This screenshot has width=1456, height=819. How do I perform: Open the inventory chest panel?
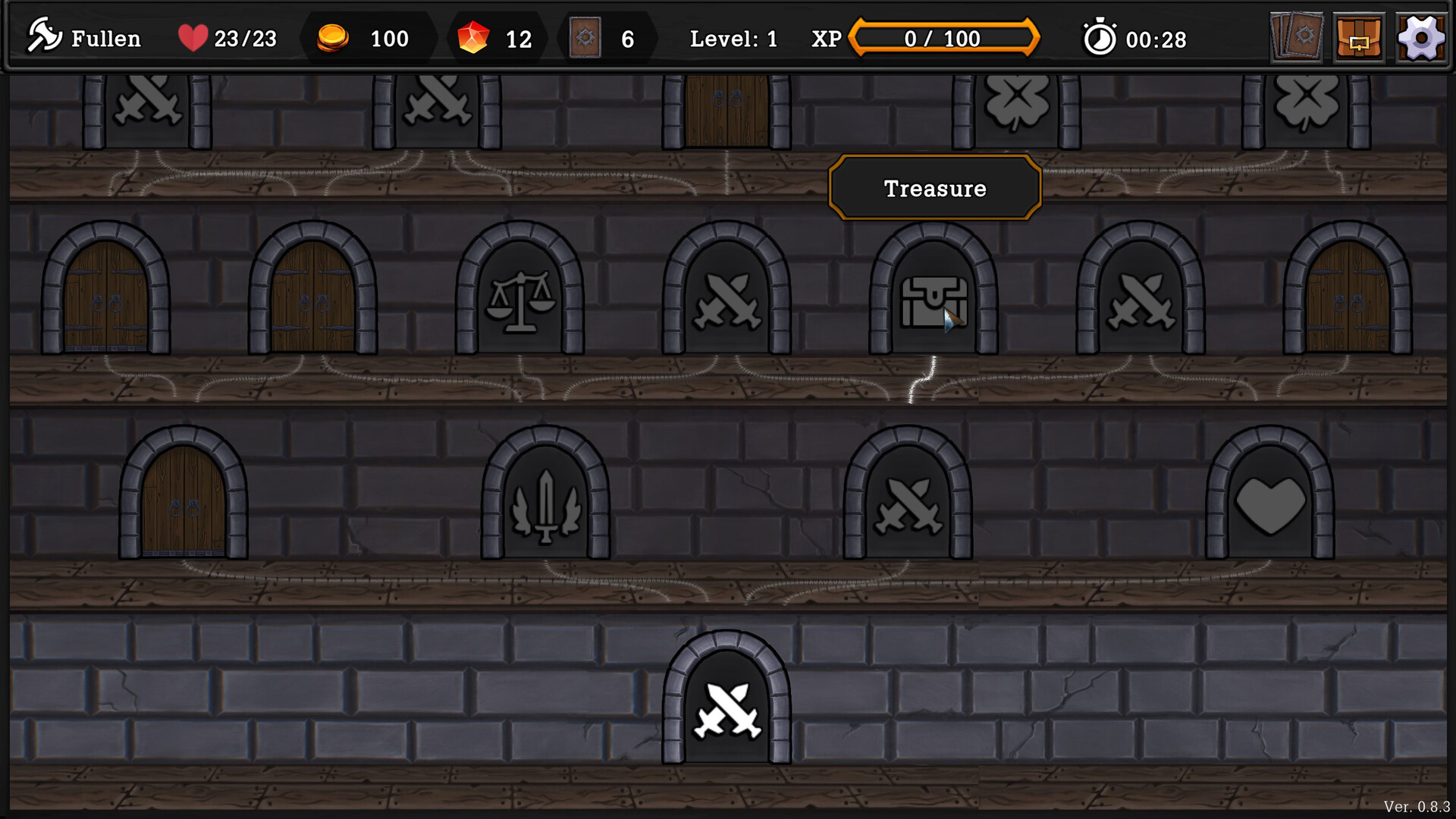tap(1358, 38)
